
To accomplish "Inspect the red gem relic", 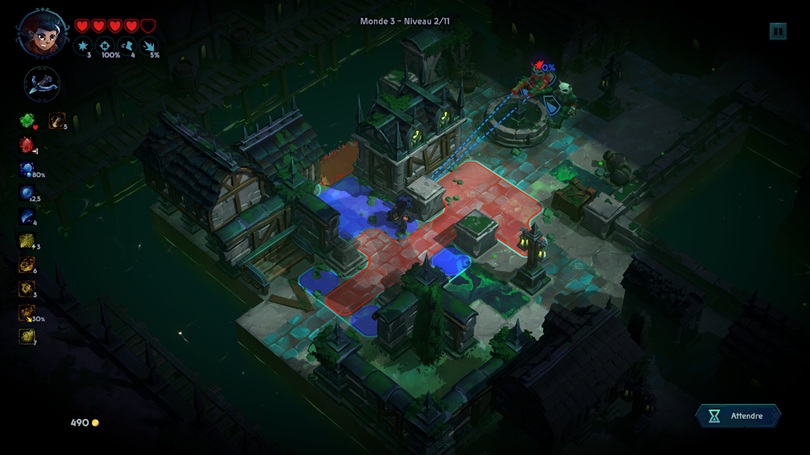I will coord(27,145).
